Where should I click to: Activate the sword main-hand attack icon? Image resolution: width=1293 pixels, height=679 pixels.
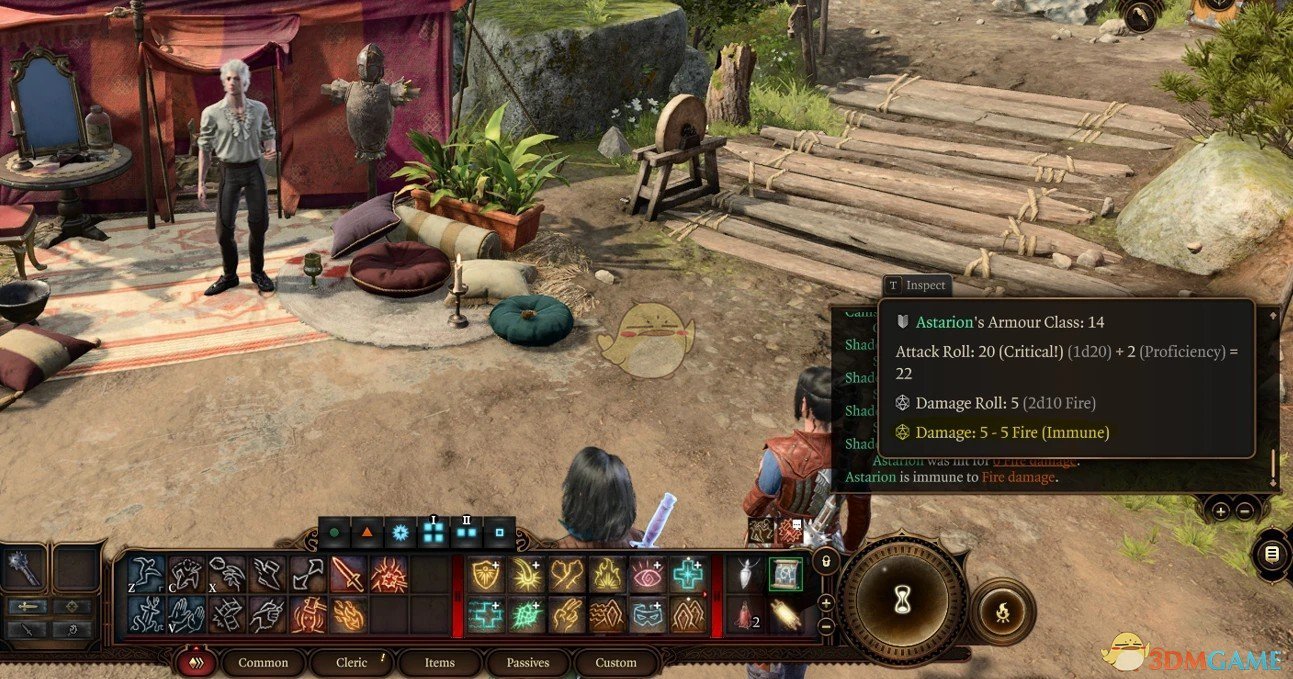348,575
